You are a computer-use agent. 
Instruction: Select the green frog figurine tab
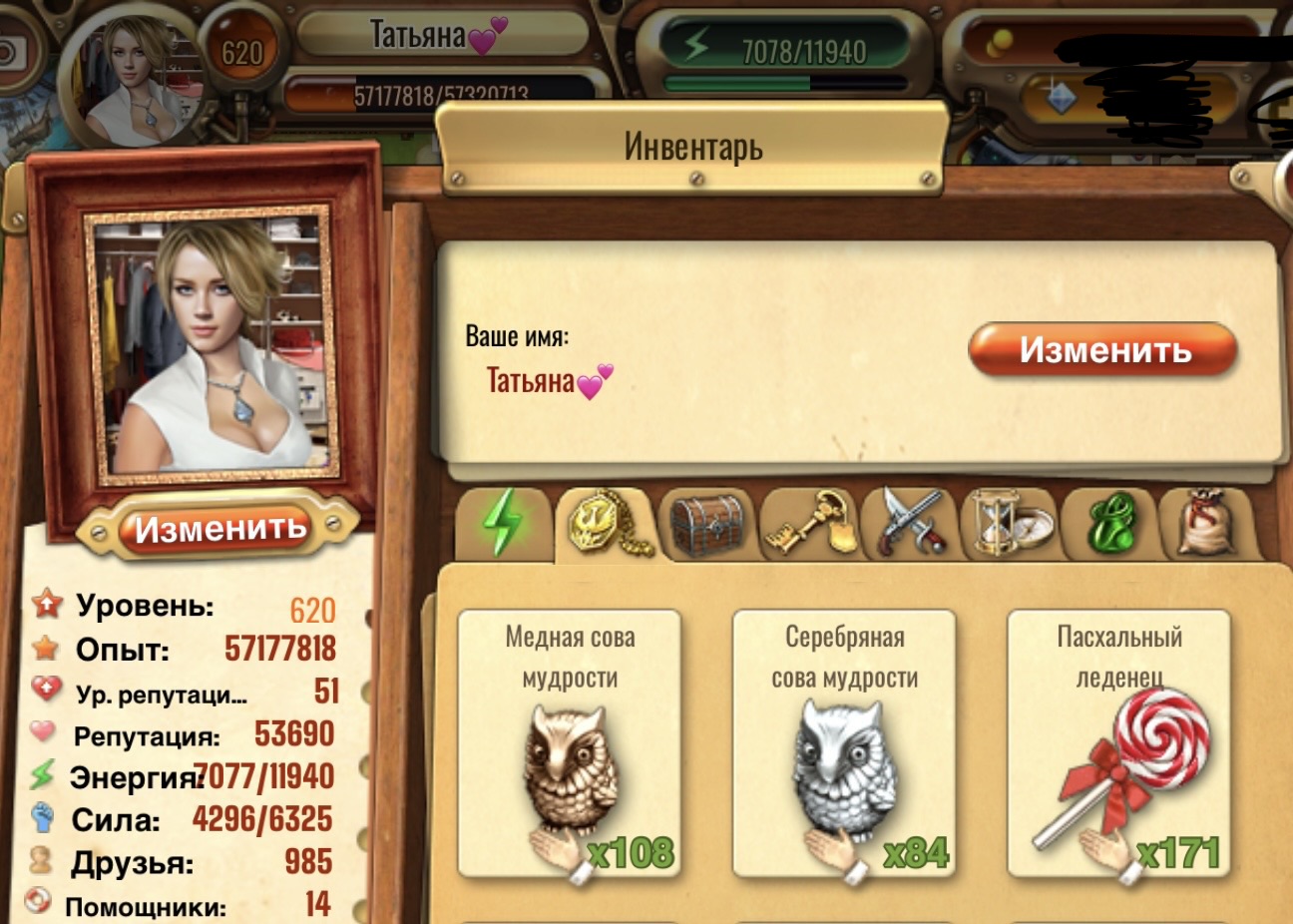coord(1109,523)
